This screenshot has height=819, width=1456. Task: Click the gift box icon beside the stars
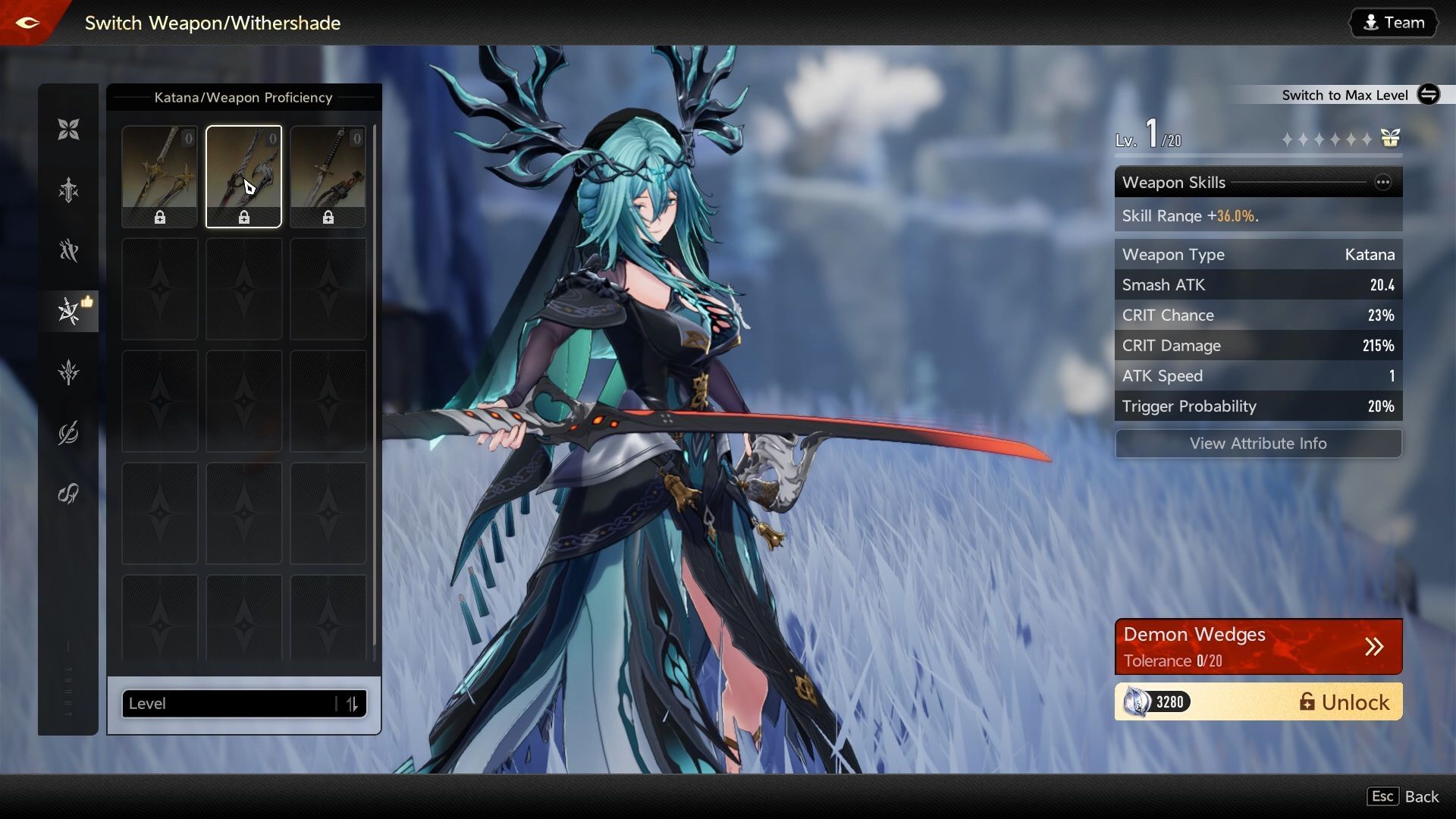point(1389,139)
